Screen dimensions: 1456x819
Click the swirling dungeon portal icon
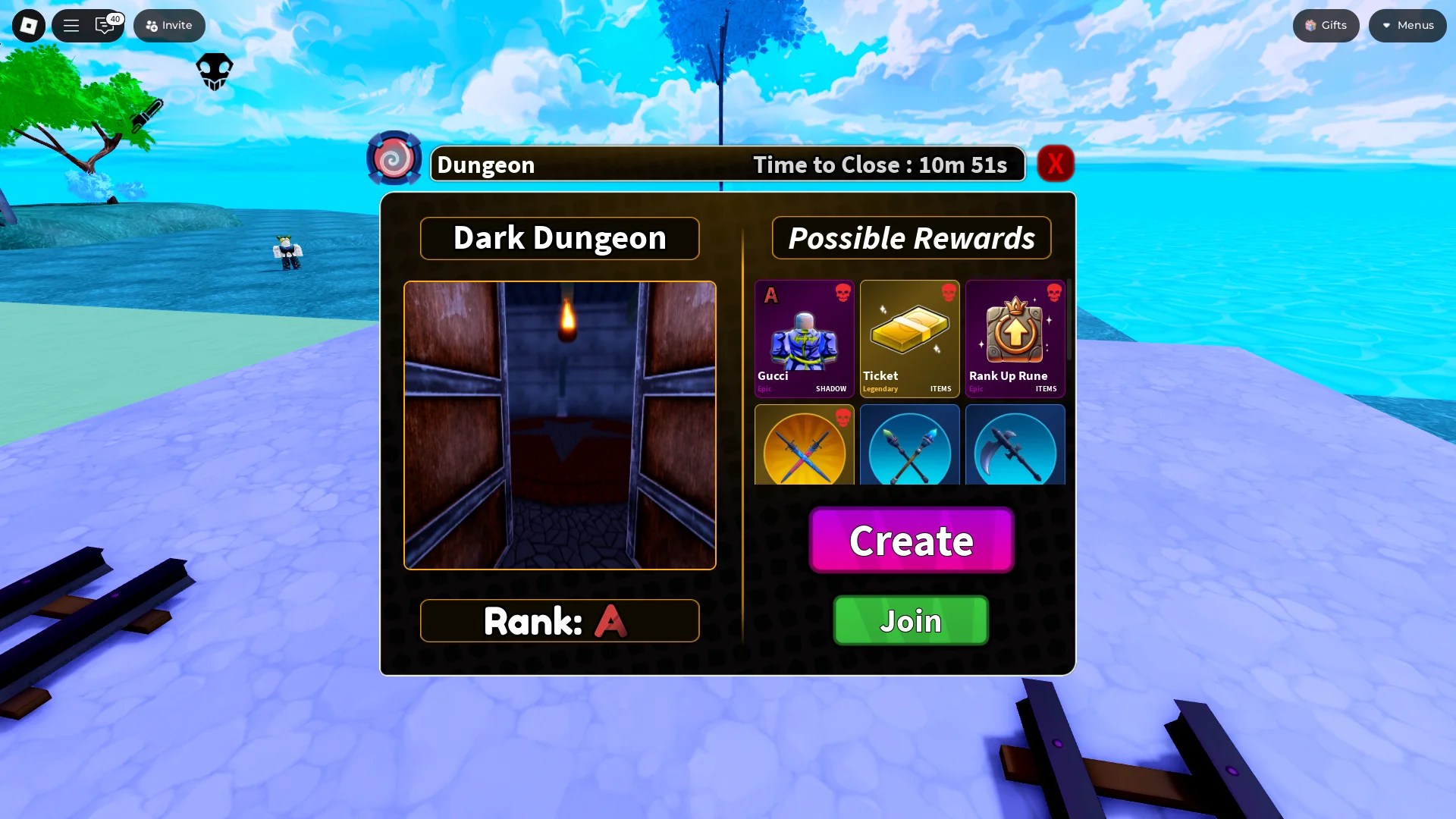coord(394,157)
